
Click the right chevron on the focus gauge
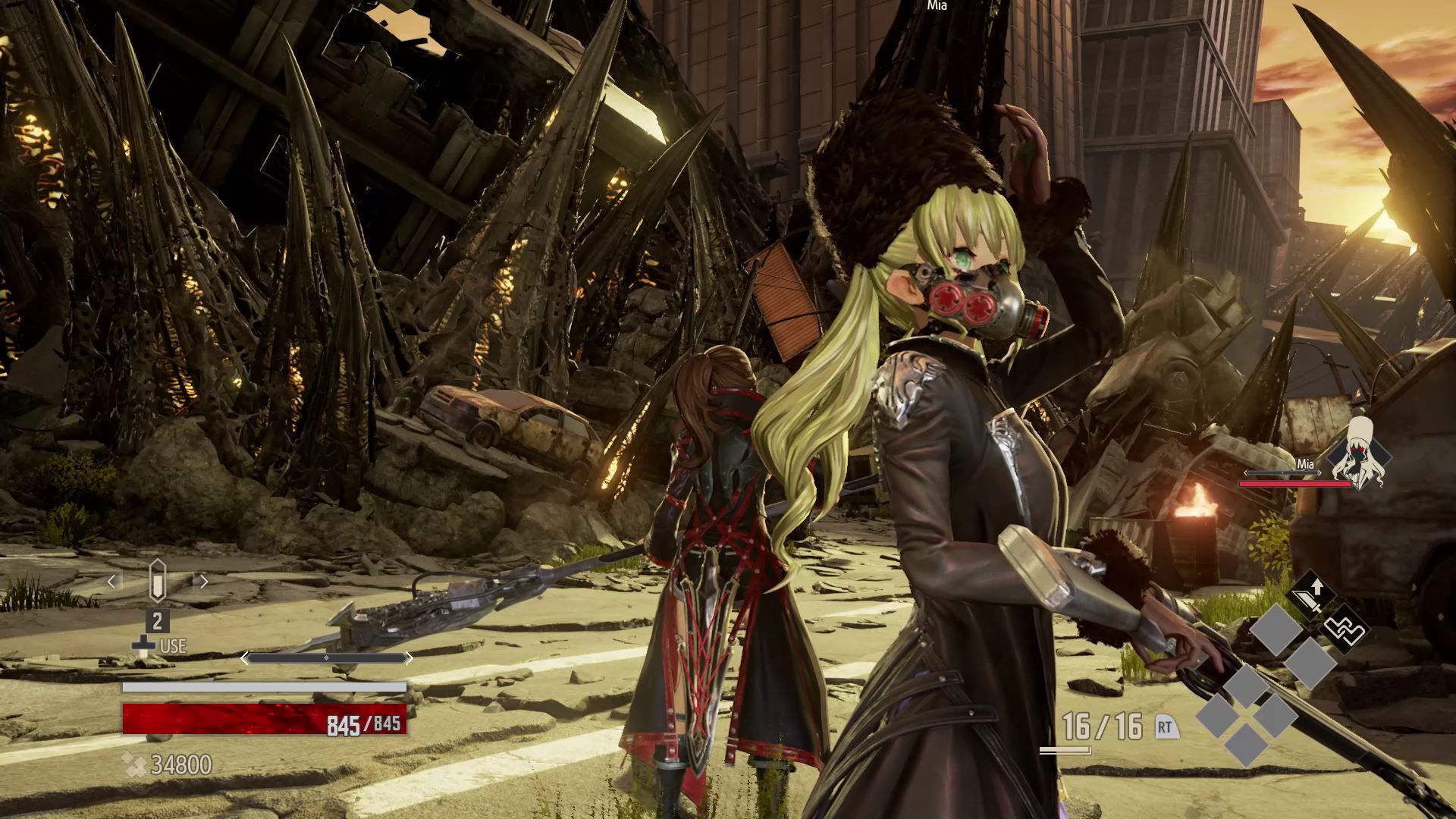(409, 657)
